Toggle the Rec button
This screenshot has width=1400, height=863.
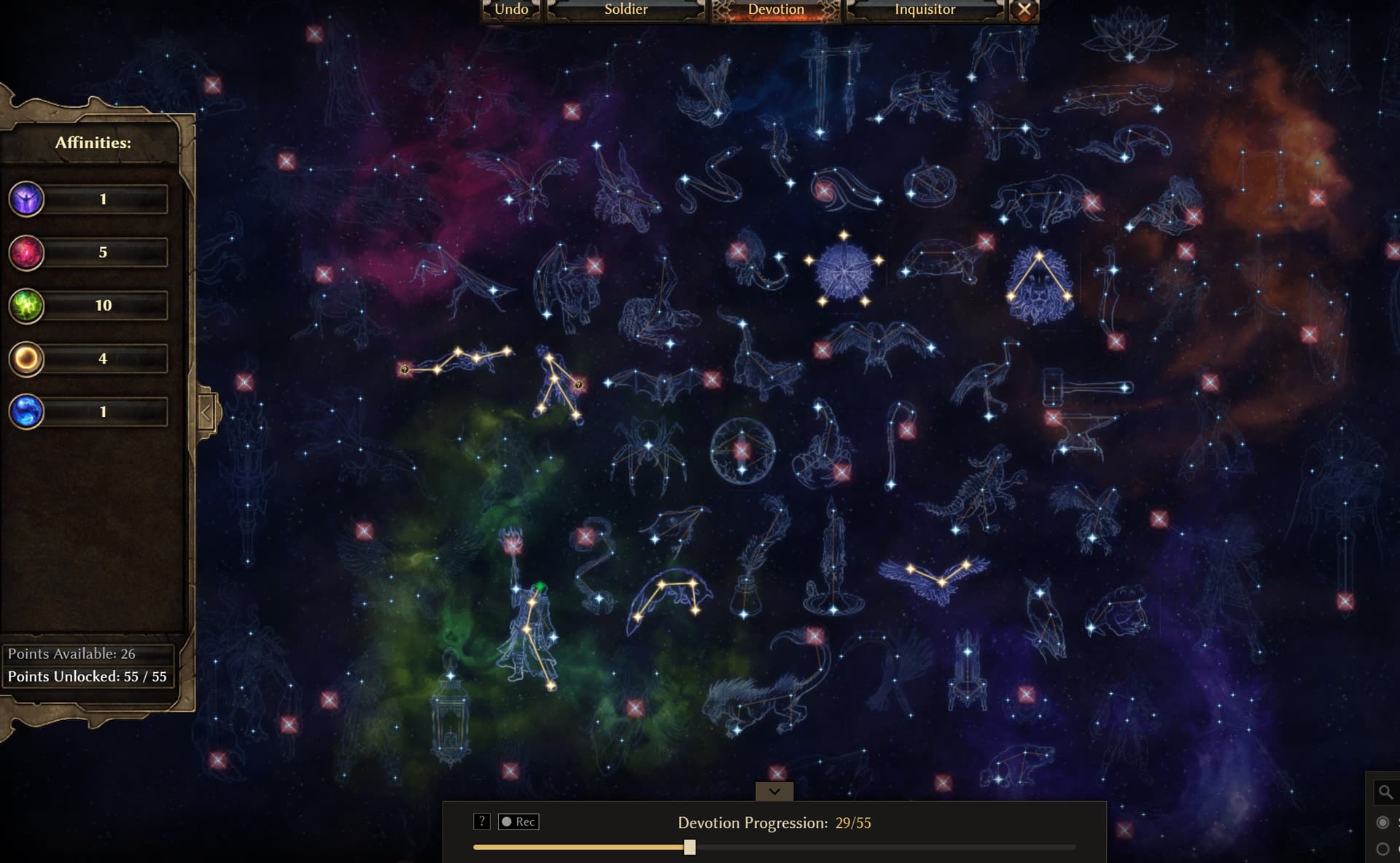(518, 821)
